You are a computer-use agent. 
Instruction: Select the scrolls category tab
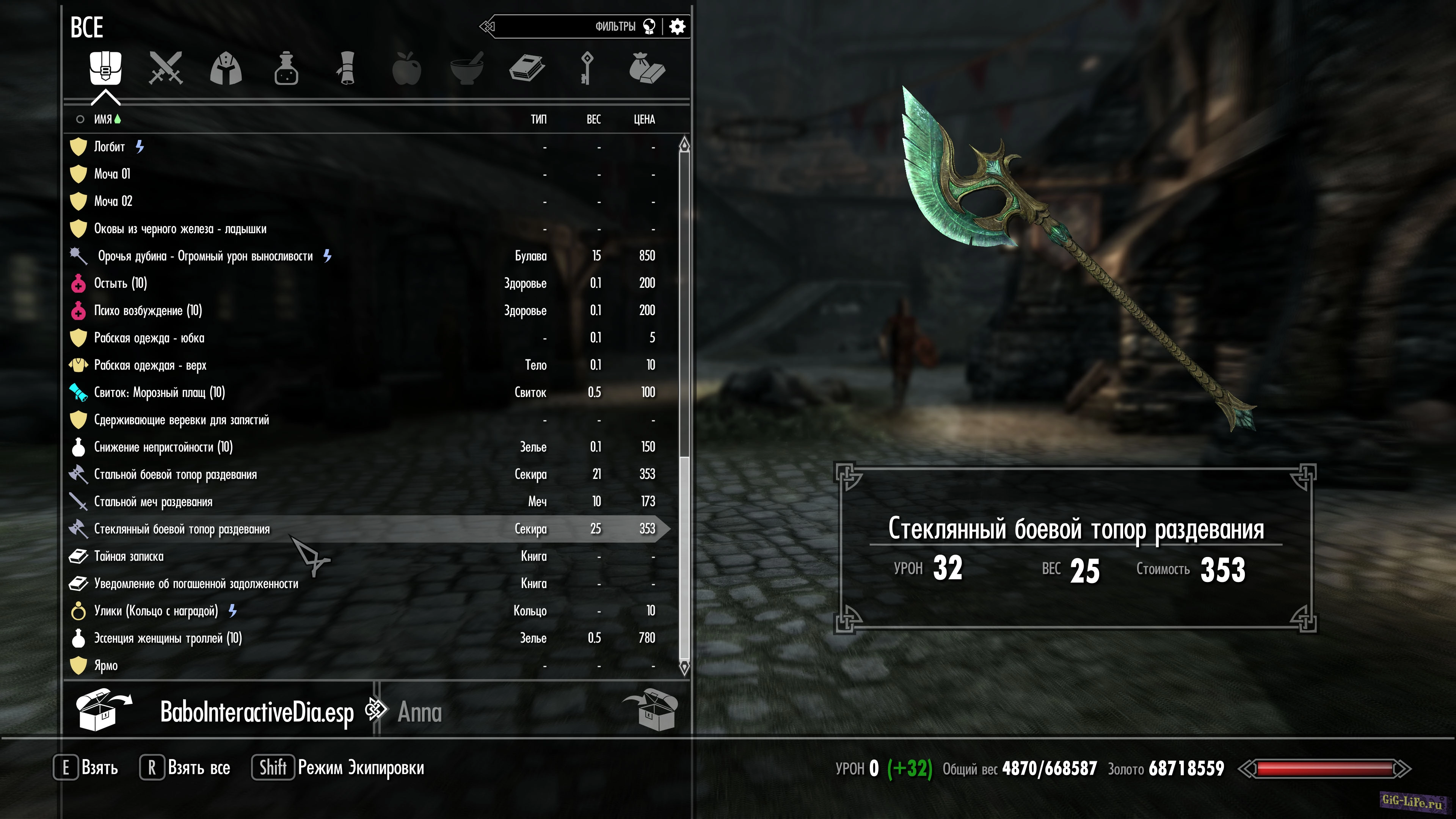coord(347,68)
